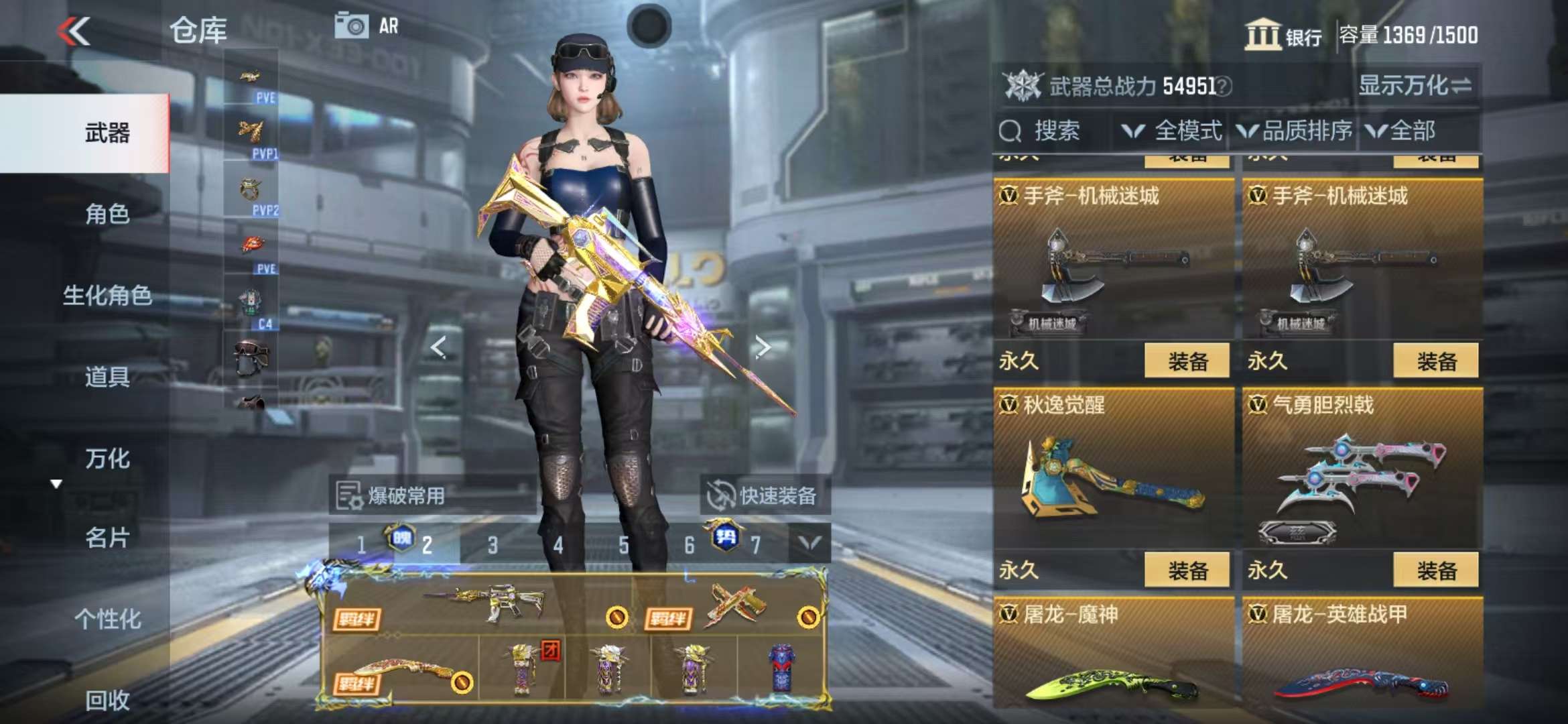
Task: Equip the 秋逸觉醒 axe
Action: (1187, 570)
